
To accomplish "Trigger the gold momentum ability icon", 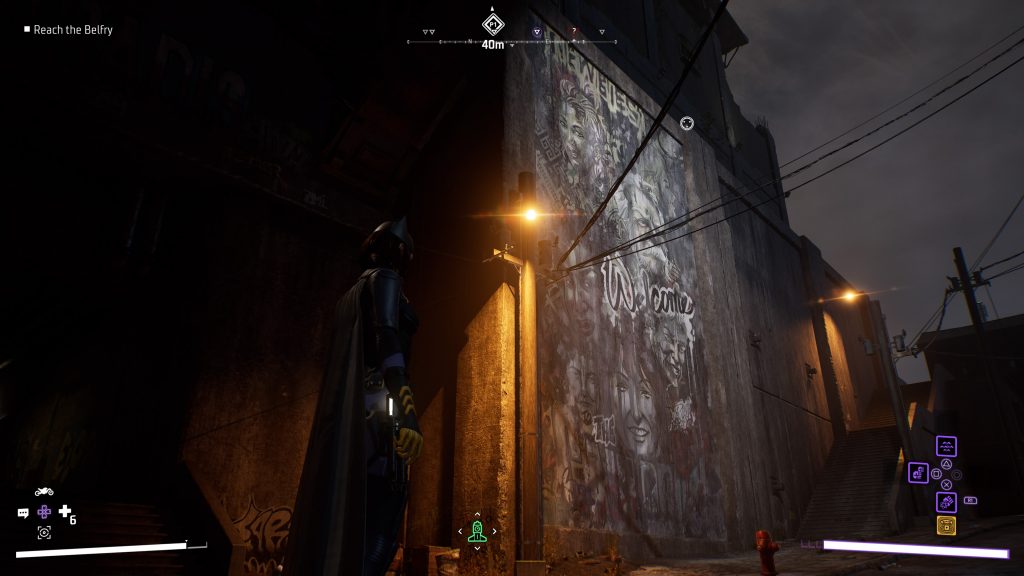I will [946, 526].
